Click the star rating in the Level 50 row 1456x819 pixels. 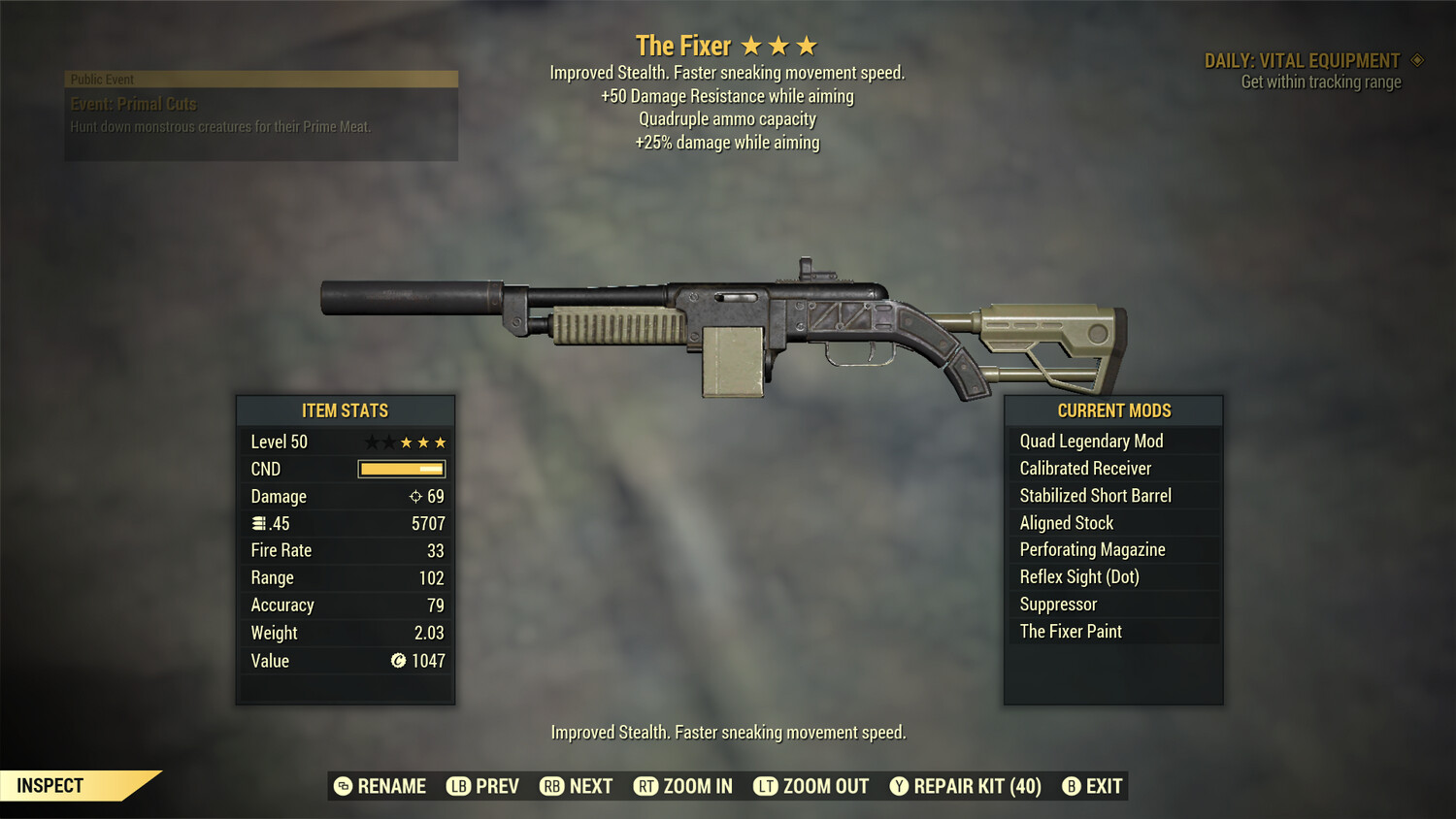tap(405, 442)
